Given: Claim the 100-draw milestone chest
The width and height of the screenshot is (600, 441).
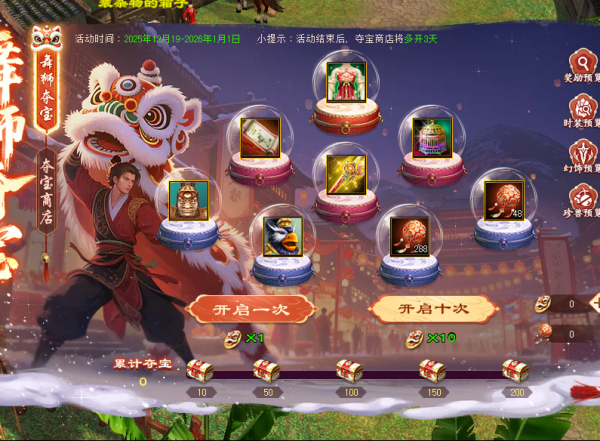Looking at the screenshot, I should (x=349, y=371).
